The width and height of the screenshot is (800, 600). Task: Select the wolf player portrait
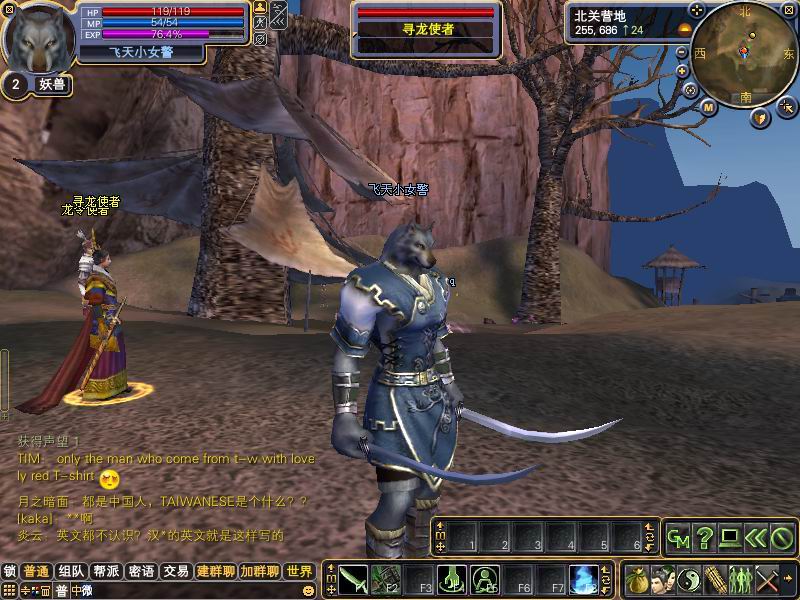(x=38, y=38)
